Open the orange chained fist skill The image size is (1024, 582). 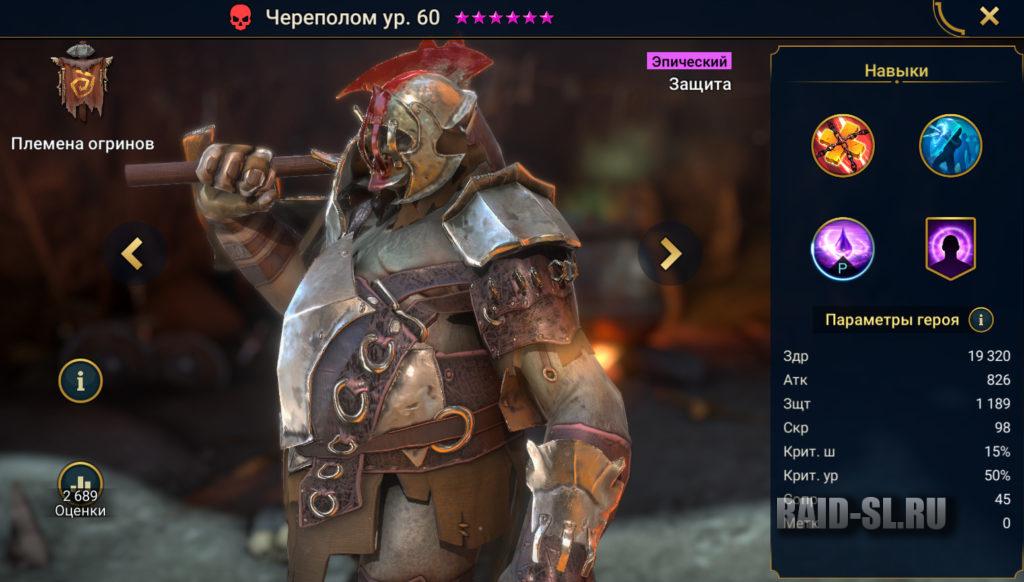click(843, 145)
